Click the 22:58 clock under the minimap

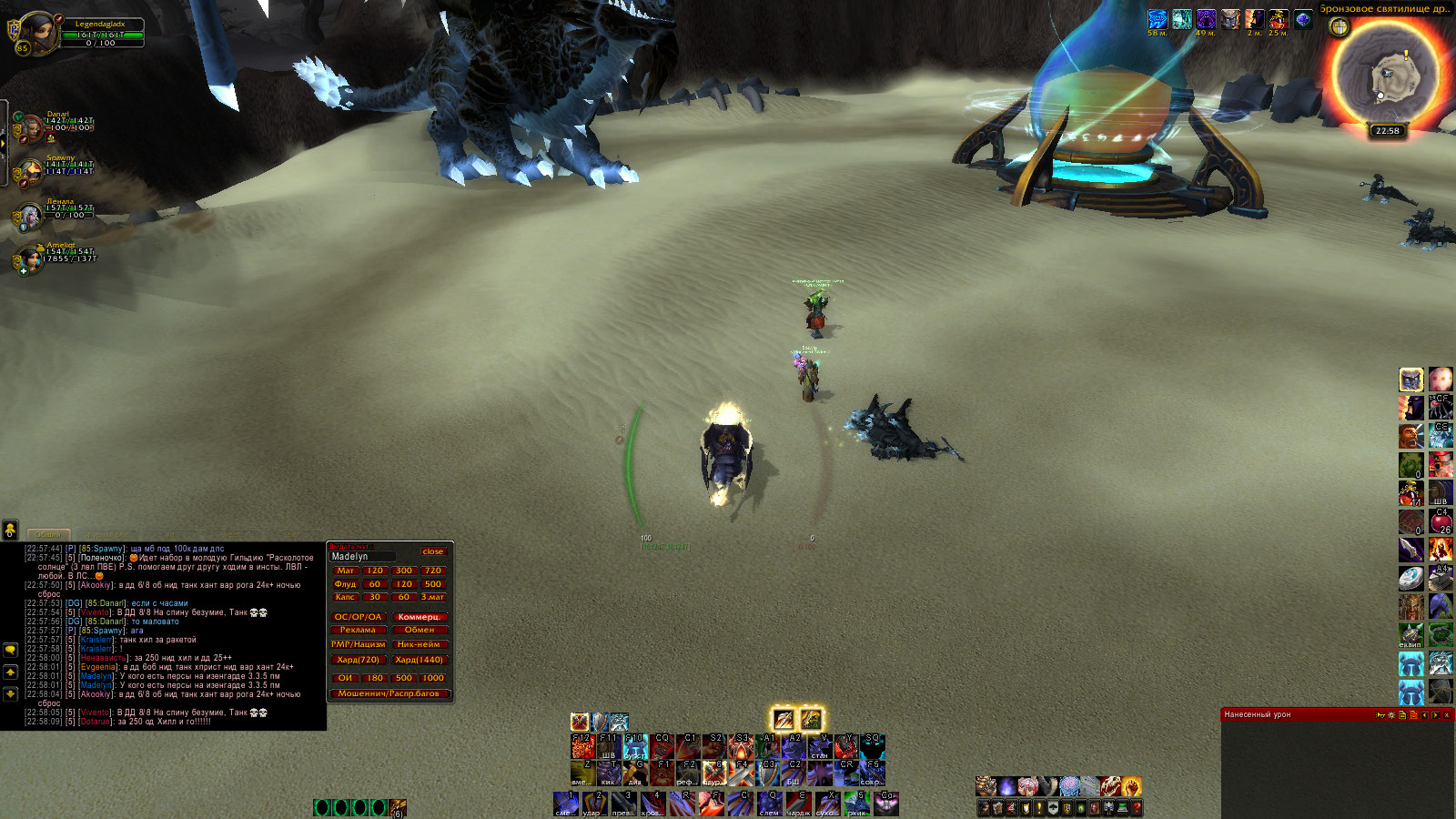coord(1387,131)
